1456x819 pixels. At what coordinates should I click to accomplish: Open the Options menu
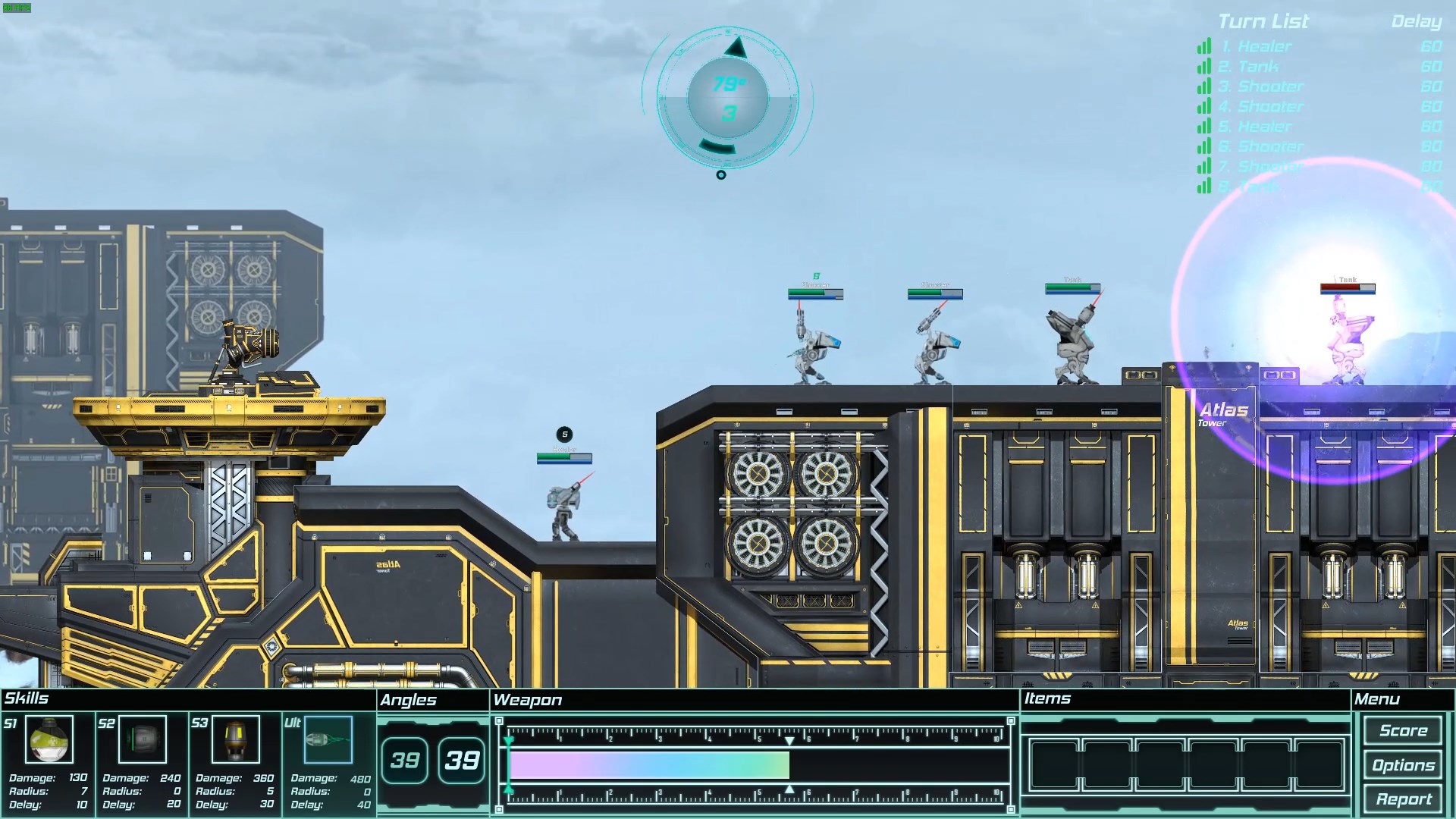[x=1402, y=765]
